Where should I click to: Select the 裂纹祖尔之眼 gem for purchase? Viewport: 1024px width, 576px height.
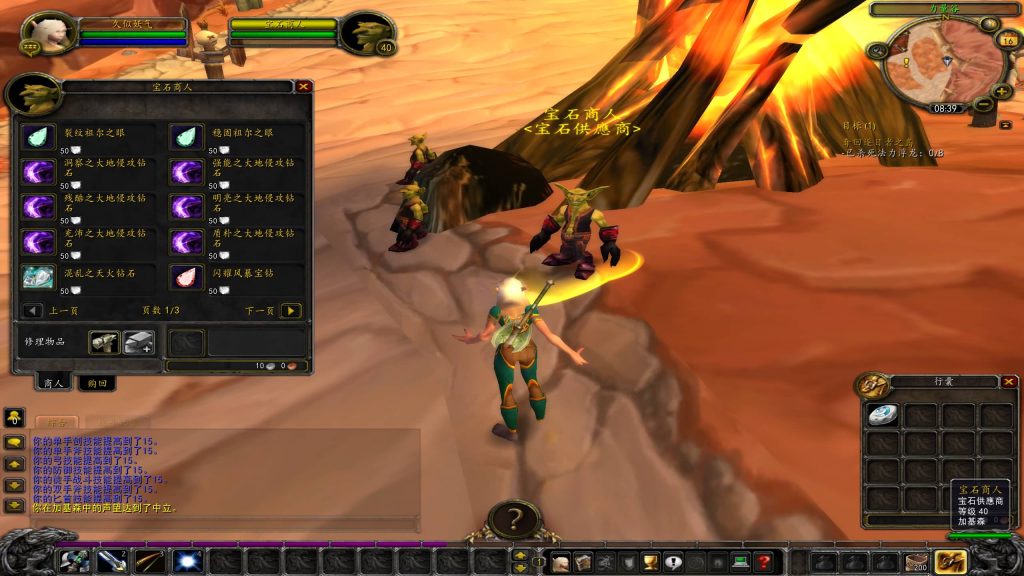pyautogui.click(x=39, y=138)
